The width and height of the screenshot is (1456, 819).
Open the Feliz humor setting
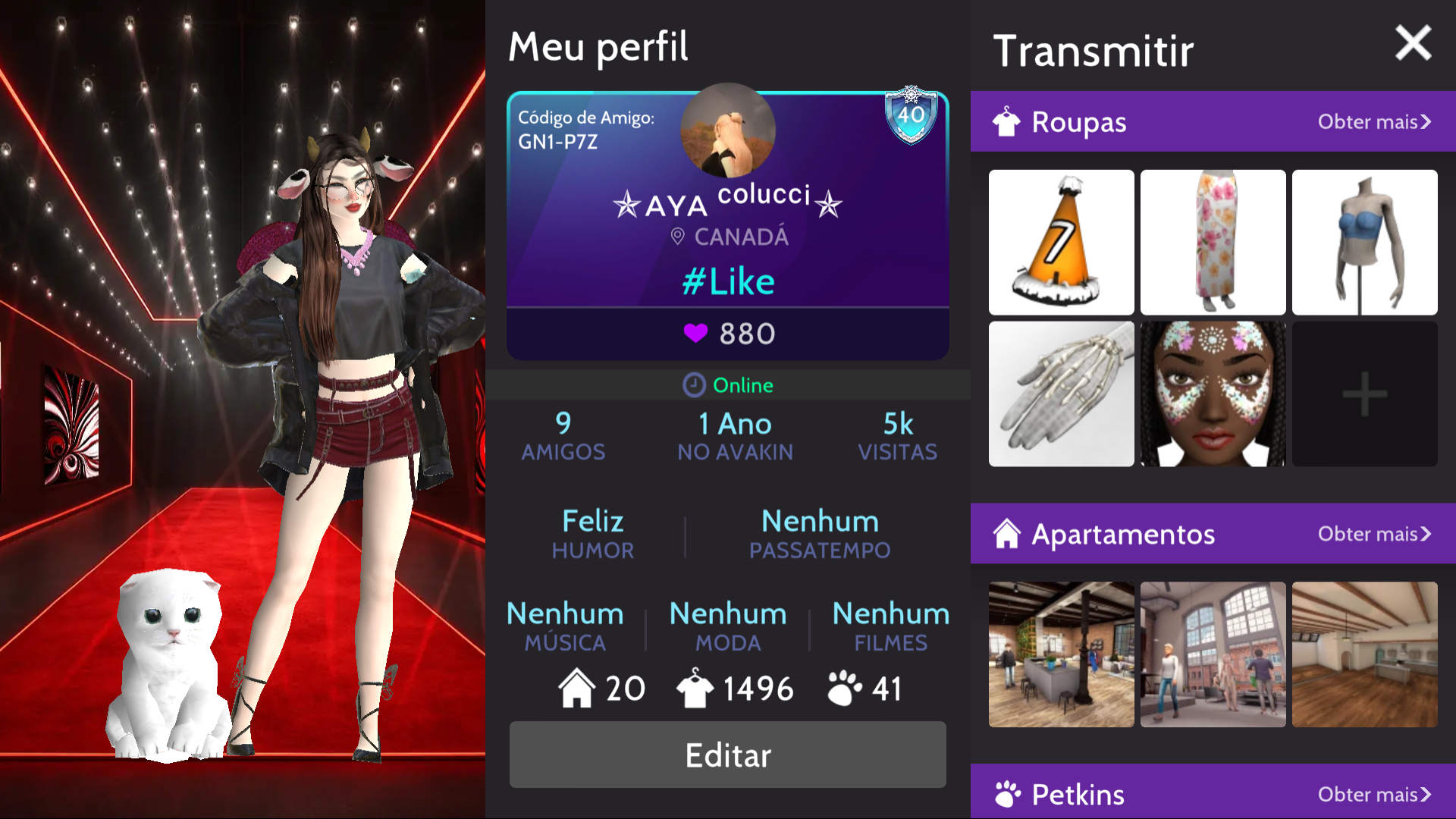592,534
